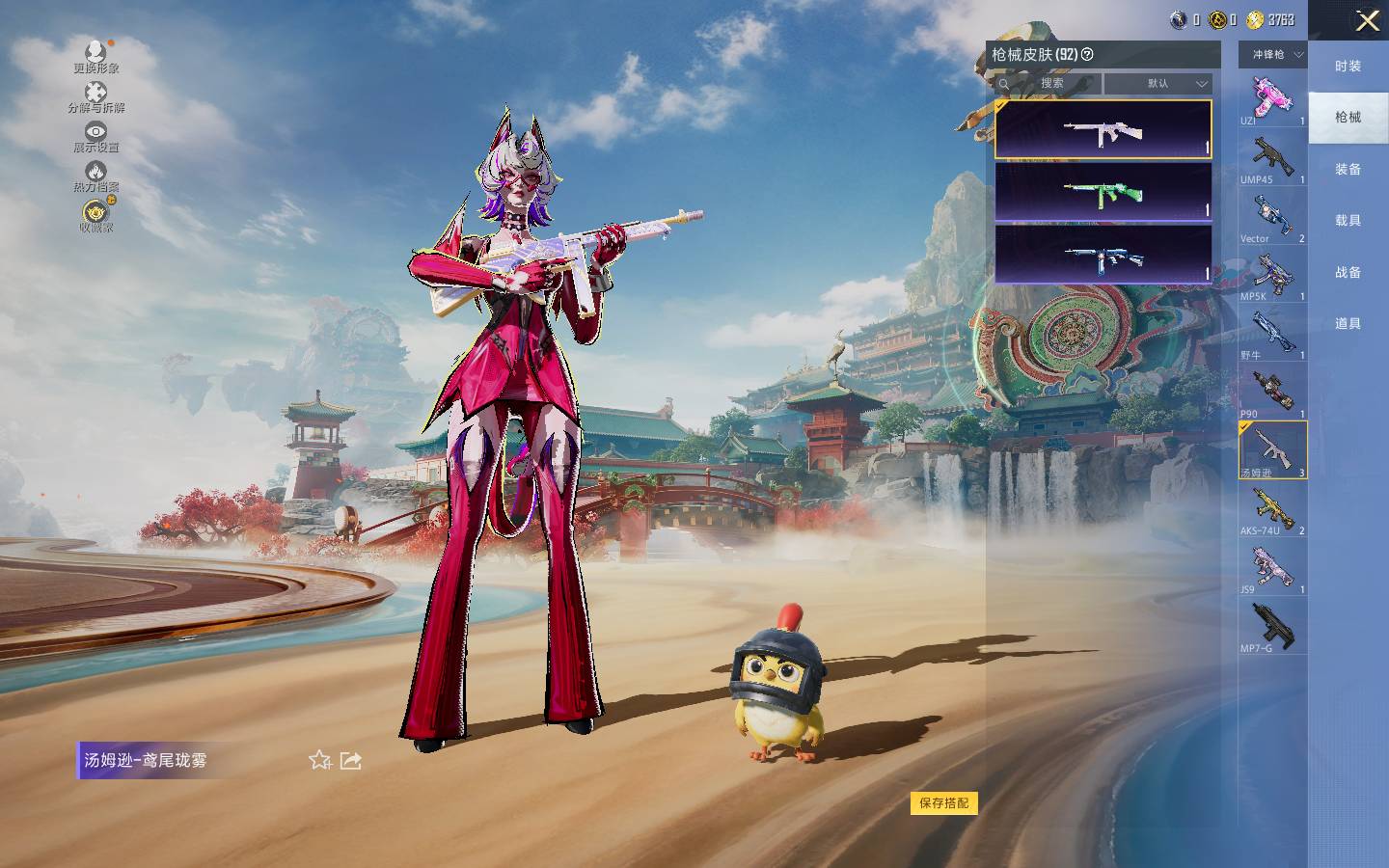The height and width of the screenshot is (868, 1389).
Task: Choose the green Thompson skin
Action: [1103, 192]
